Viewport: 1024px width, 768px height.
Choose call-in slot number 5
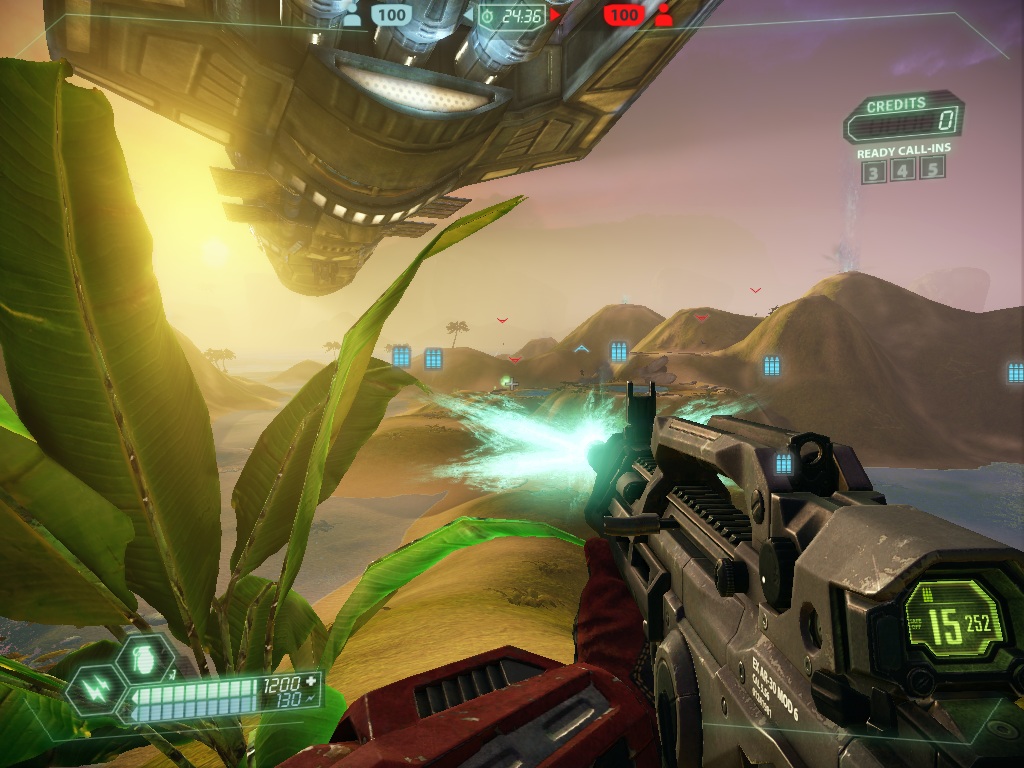point(932,171)
